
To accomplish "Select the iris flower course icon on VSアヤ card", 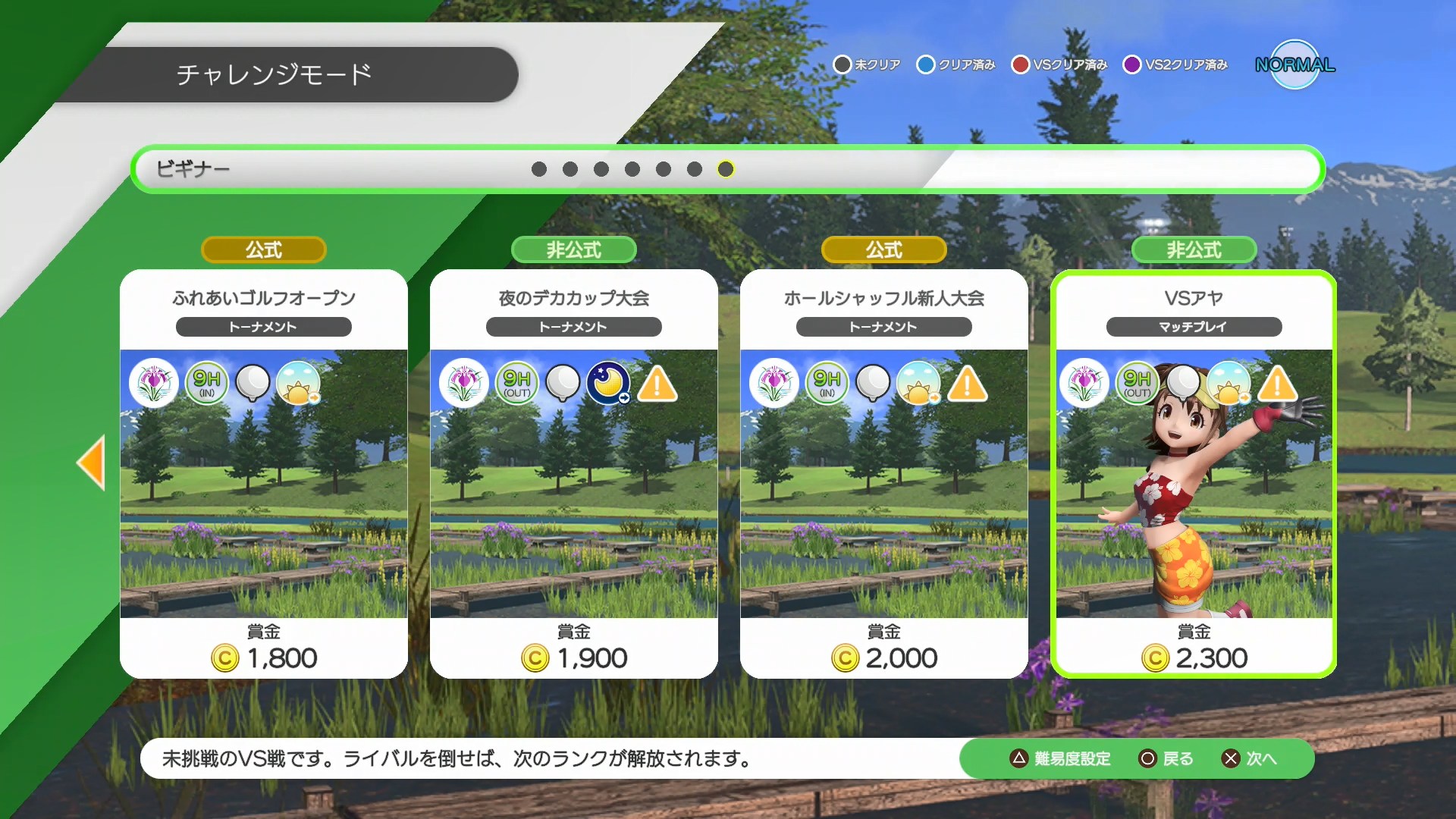I will pyautogui.click(x=1084, y=383).
